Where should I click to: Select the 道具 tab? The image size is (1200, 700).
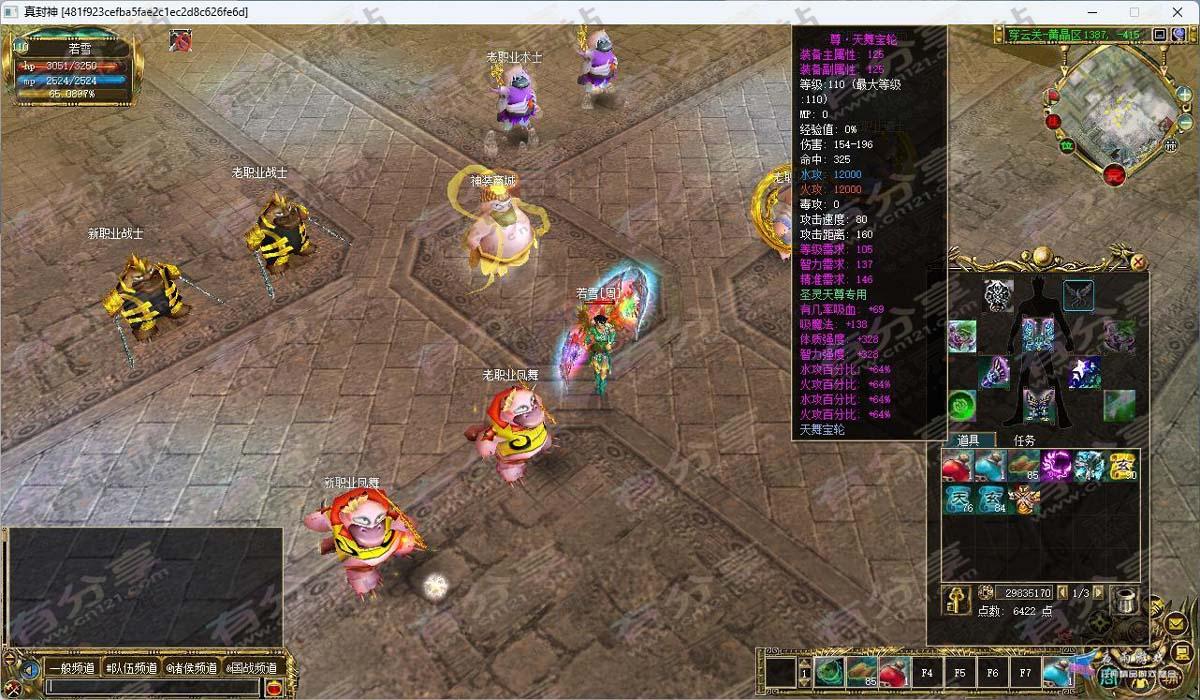(x=968, y=440)
